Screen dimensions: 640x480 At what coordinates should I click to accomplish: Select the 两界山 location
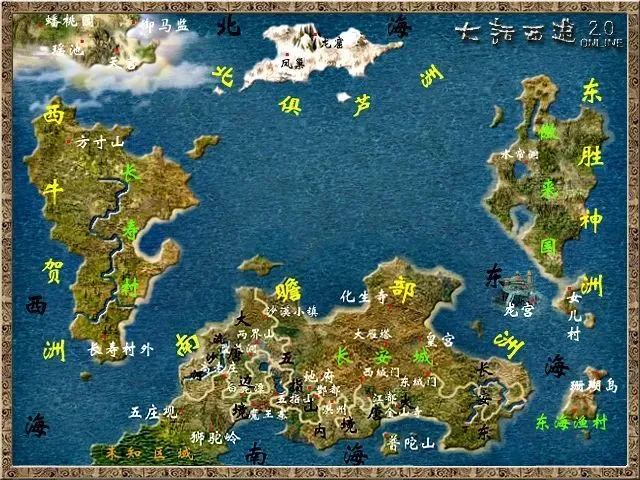point(255,334)
